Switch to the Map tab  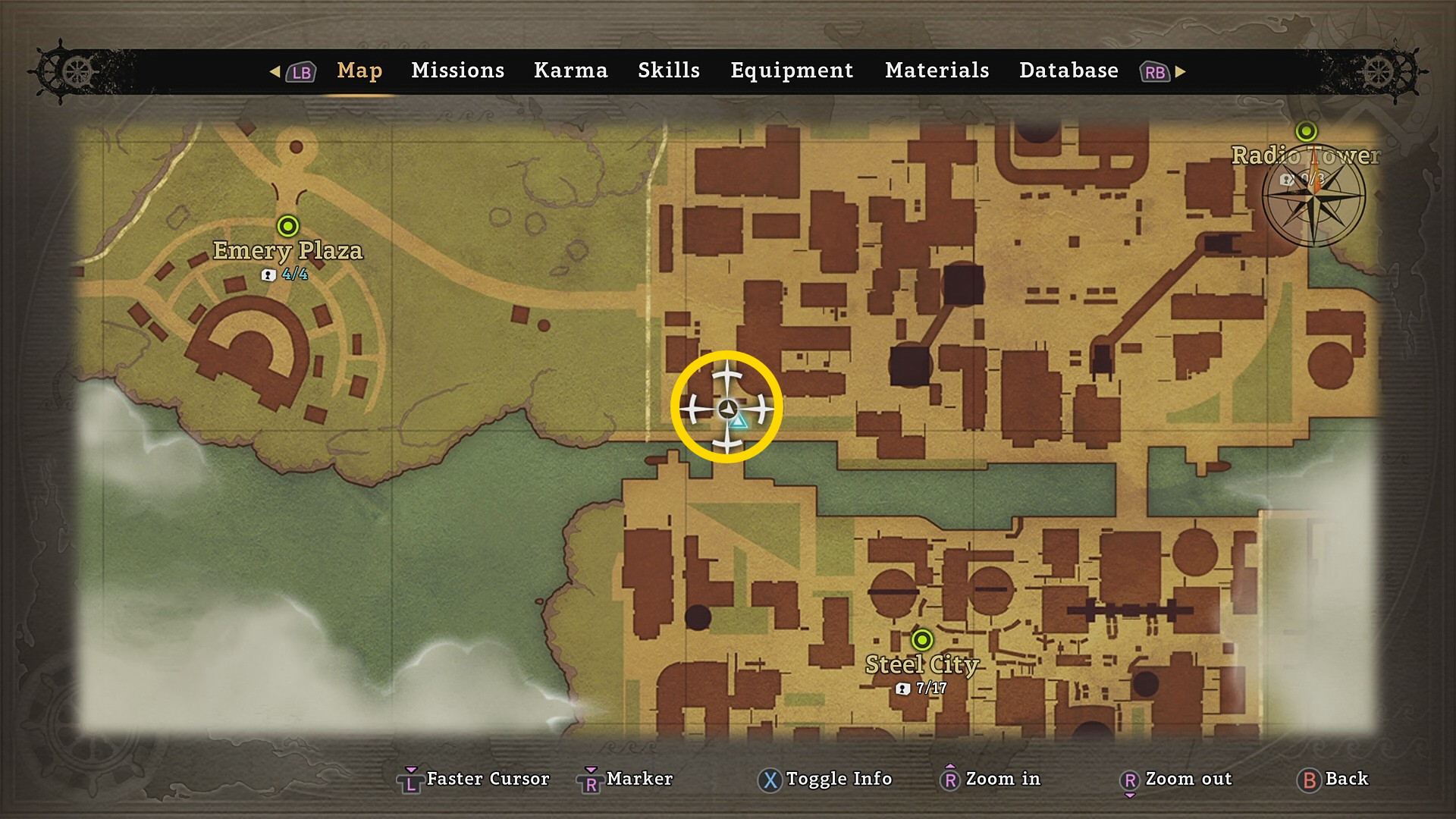359,71
